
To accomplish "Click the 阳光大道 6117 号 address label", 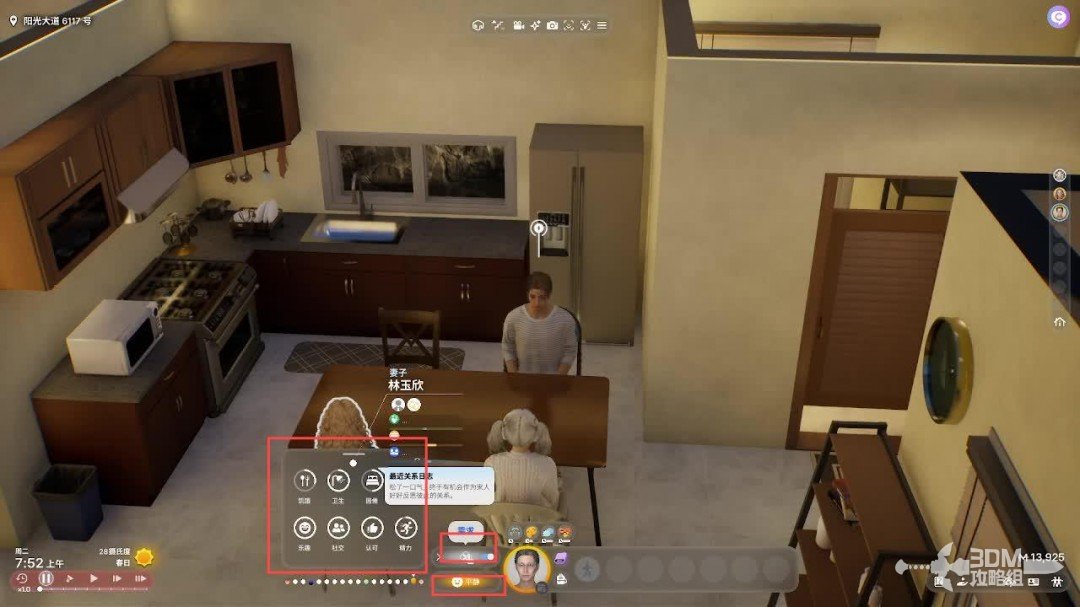I will (x=50, y=20).
